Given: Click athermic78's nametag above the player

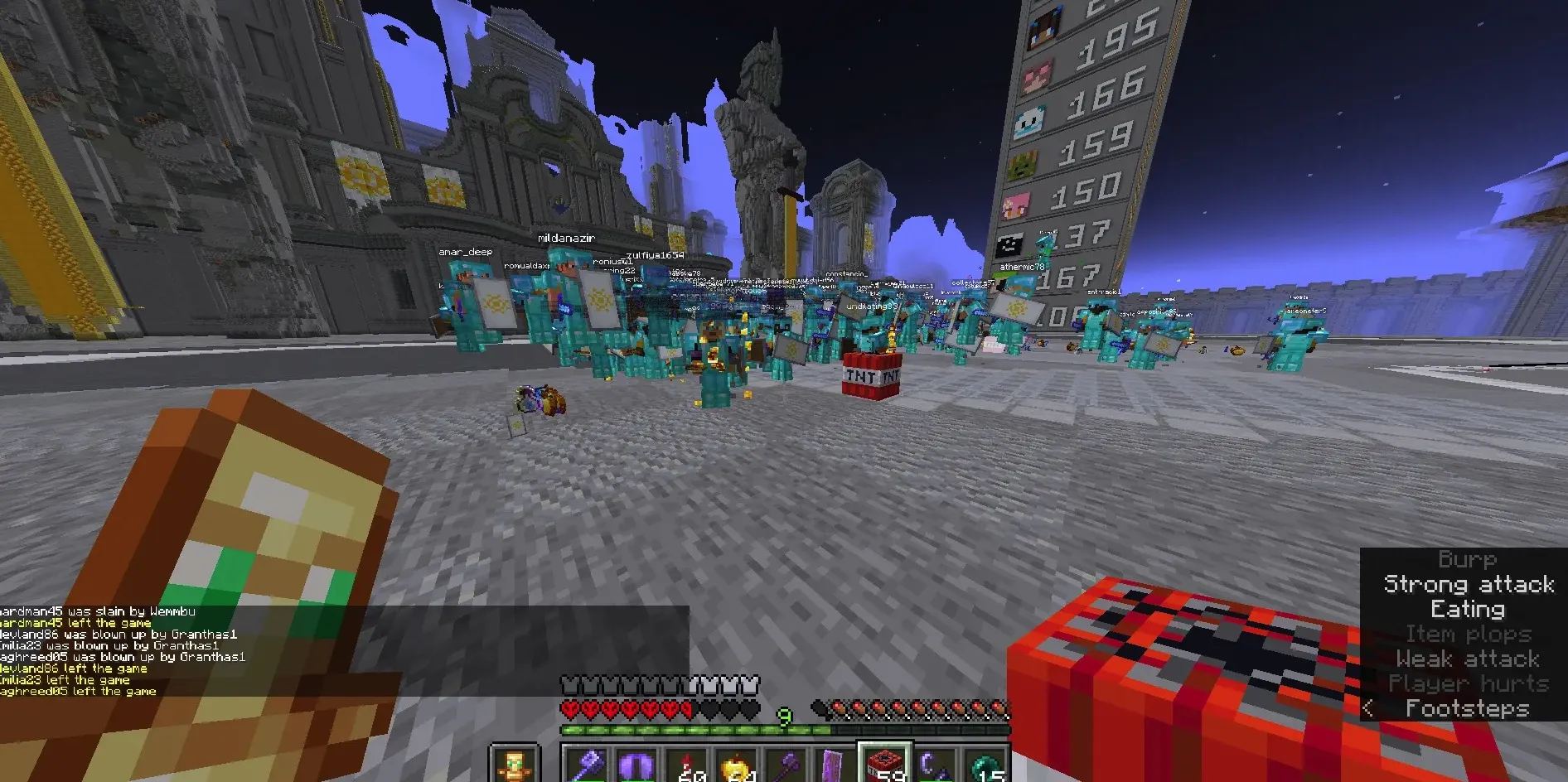Looking at the screenshot, I should (1023, 267).
